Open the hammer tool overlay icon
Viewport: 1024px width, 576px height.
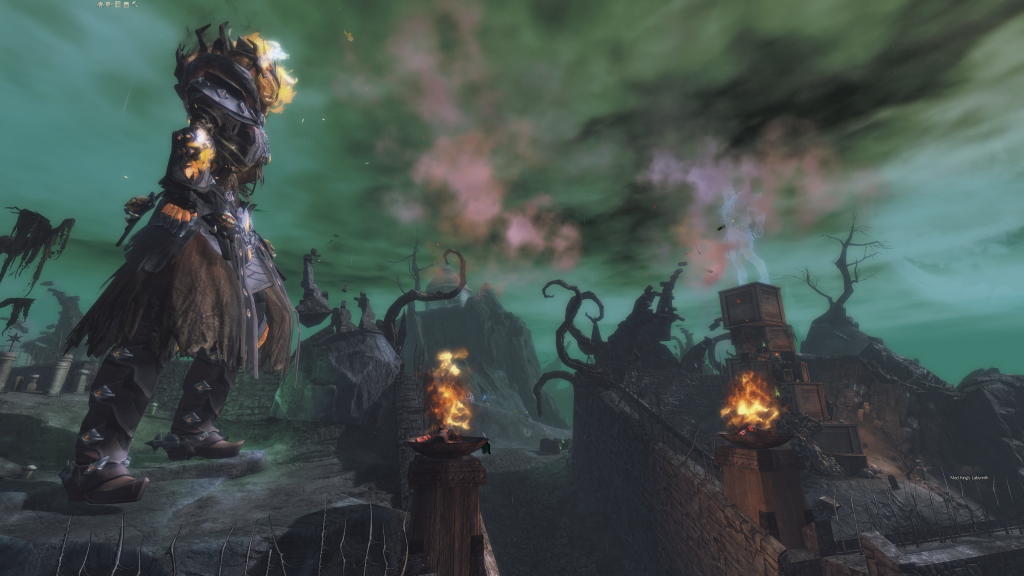coord(135,4)
